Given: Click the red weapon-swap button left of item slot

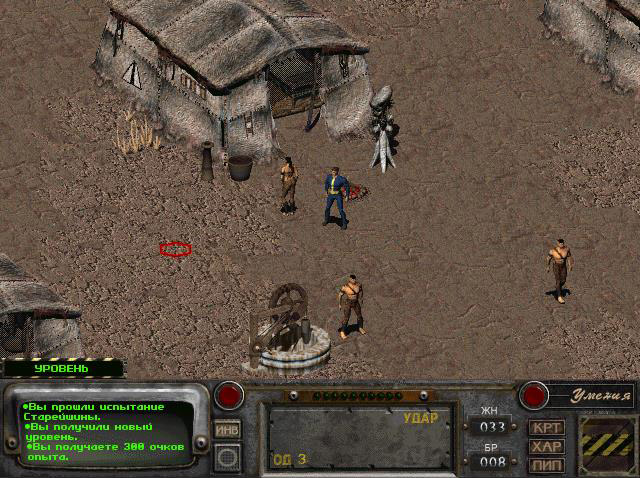Looking at the screenshot, I should point(230,395).
